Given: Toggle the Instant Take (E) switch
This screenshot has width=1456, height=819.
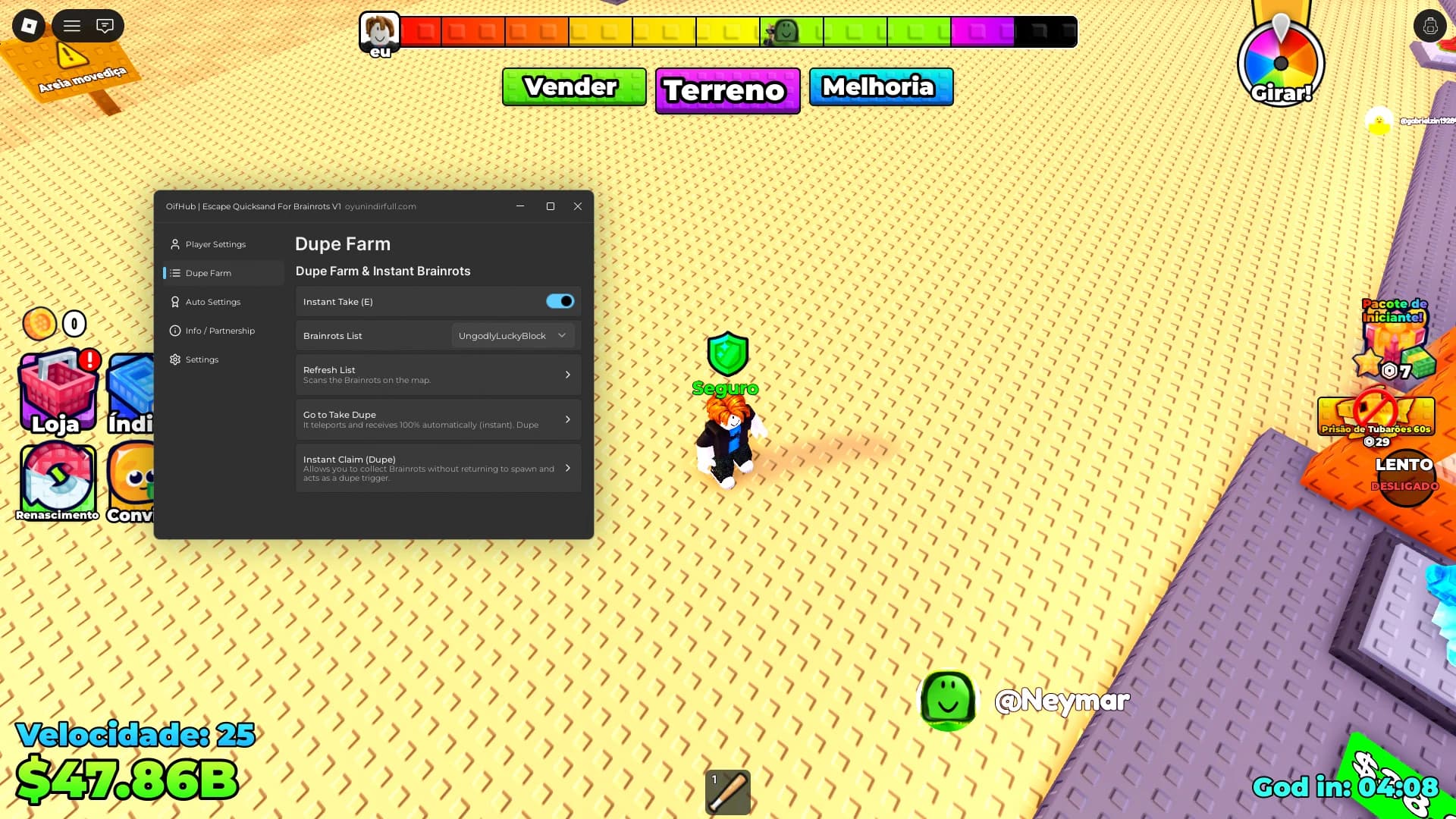Looking at the screenshot, I should click(560, 302).
